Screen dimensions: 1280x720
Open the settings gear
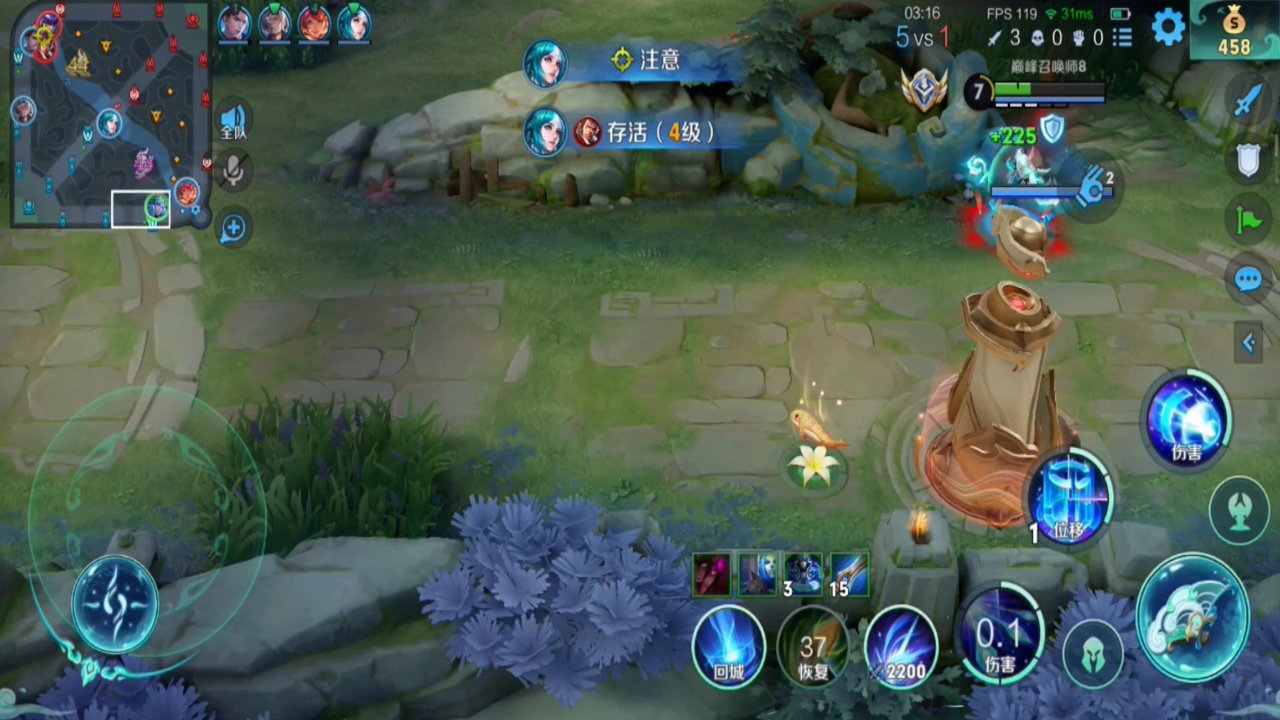click(1168, 27)
